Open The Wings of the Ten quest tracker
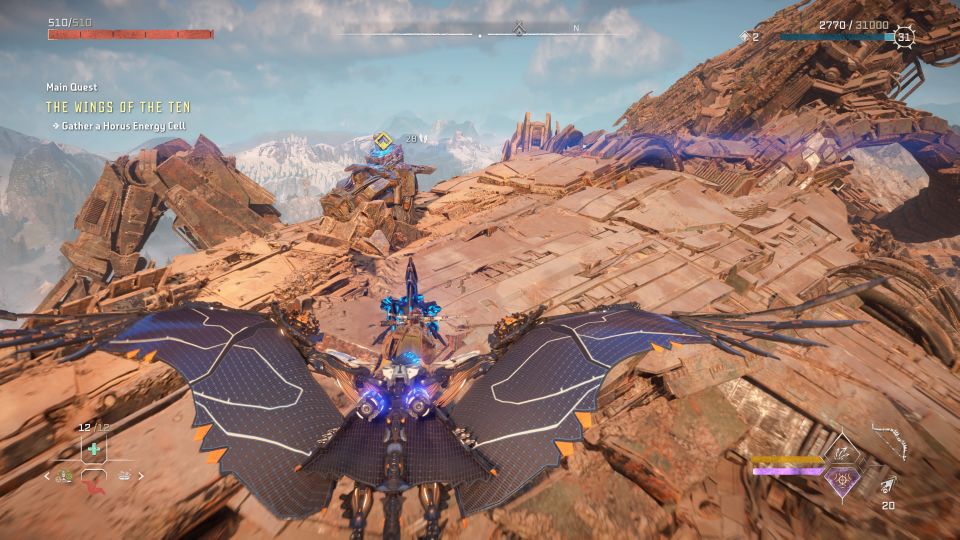Screen dimensions: 960x540 (118, 107)
